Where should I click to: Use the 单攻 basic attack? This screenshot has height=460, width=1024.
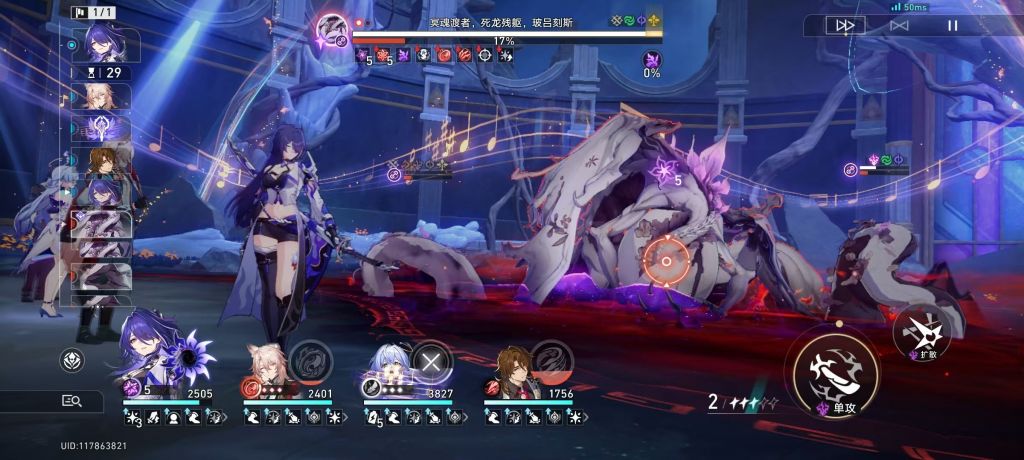click(x=836, y=374)
